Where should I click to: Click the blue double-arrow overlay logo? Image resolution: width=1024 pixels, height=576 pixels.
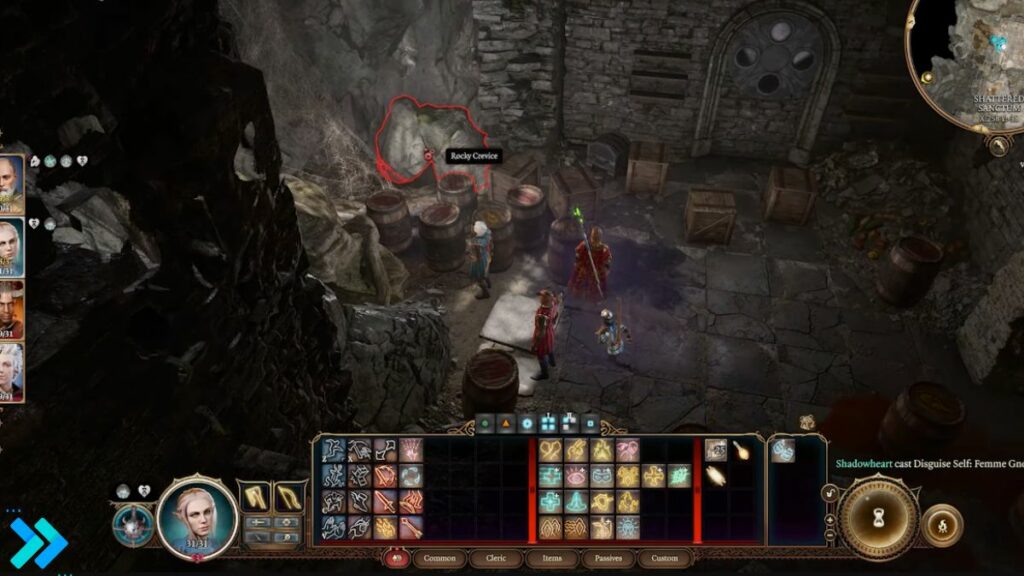point(38,544)
